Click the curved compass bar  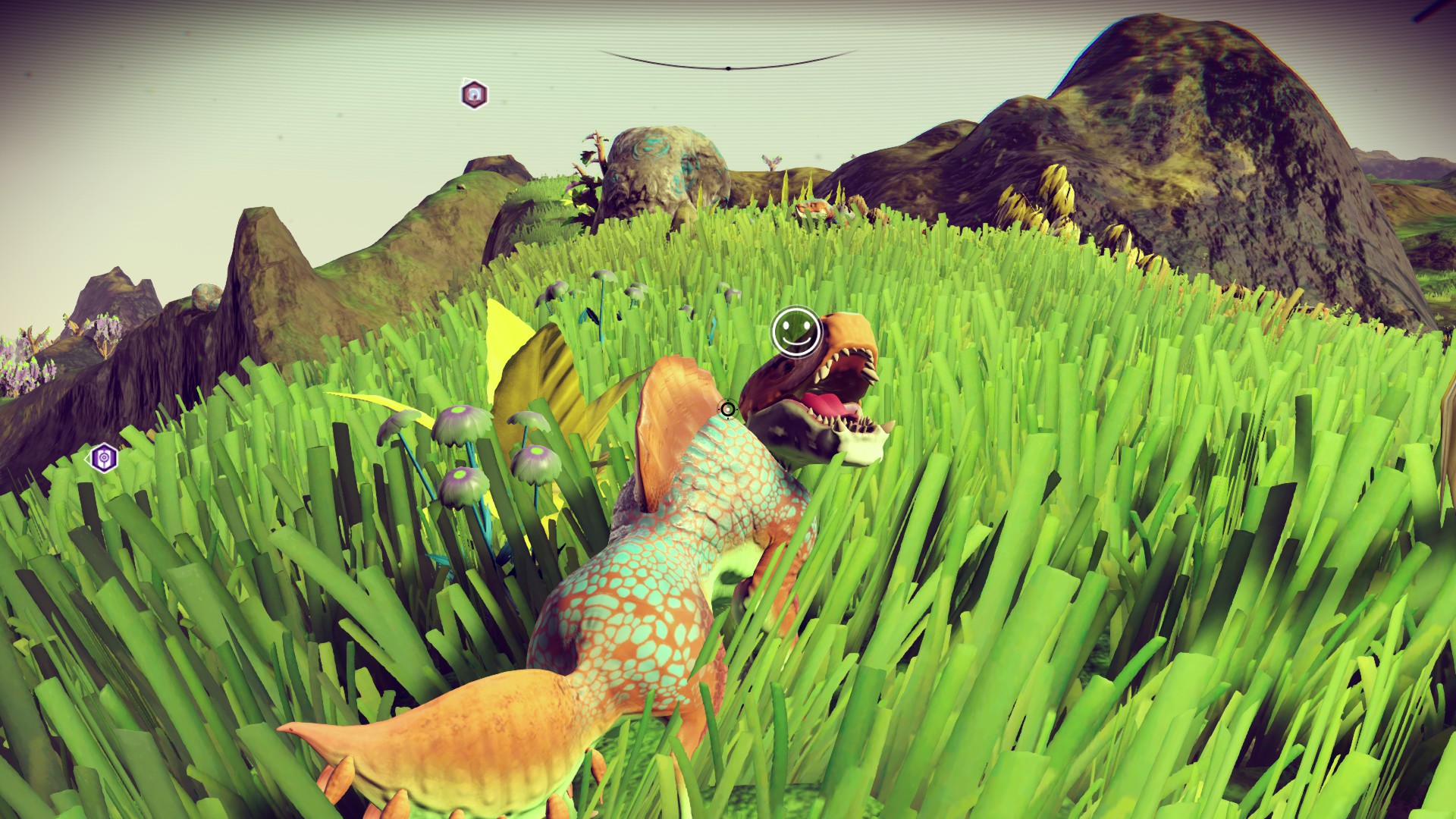728,64
